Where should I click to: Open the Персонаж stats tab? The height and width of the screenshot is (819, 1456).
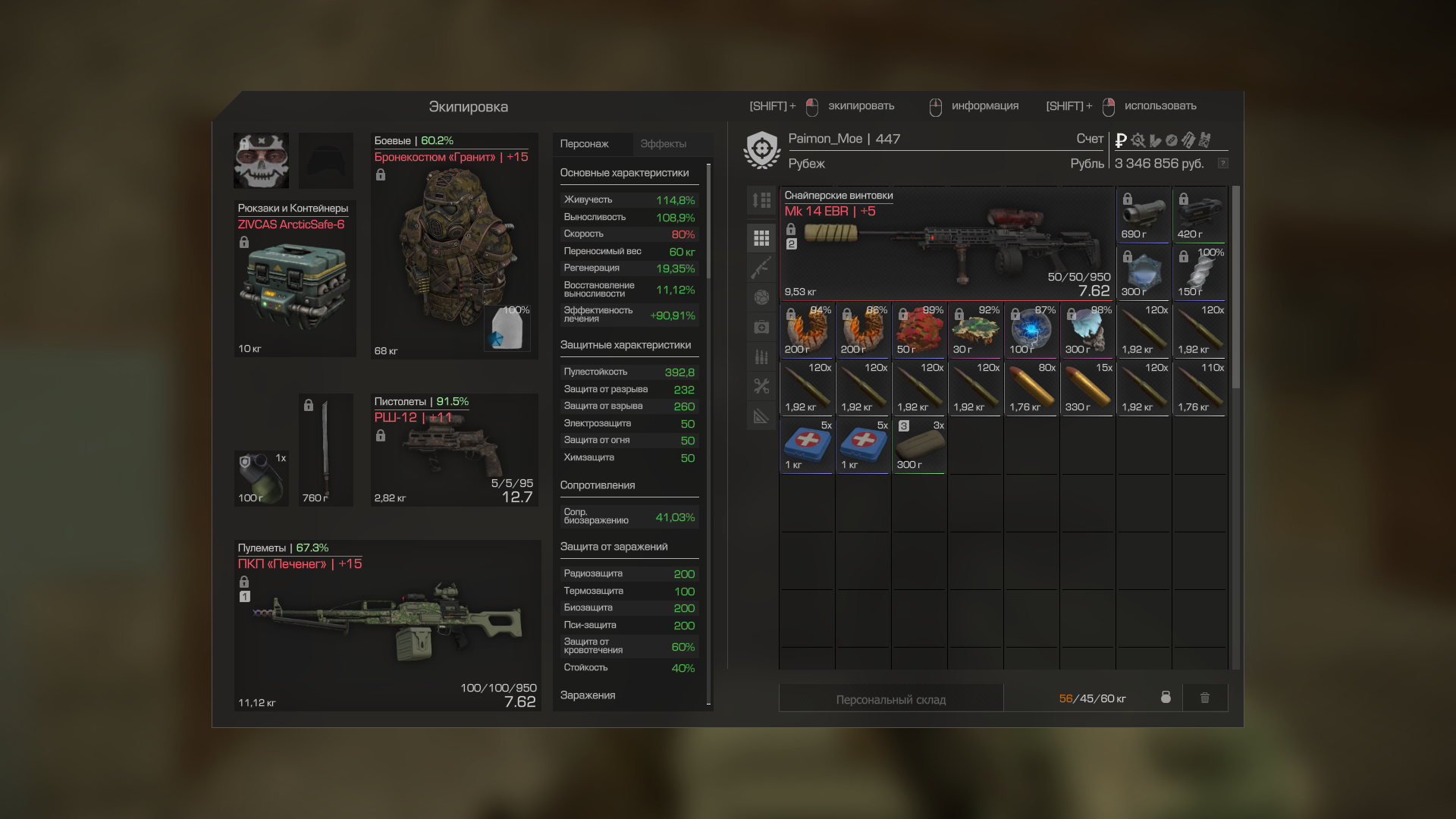[584, 144]
